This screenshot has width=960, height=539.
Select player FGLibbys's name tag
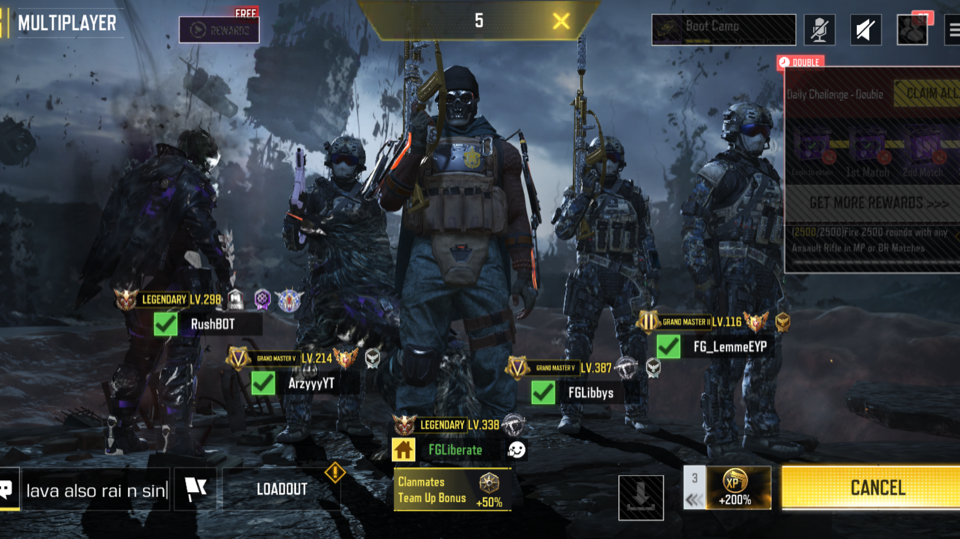click(x=590, y=393)
